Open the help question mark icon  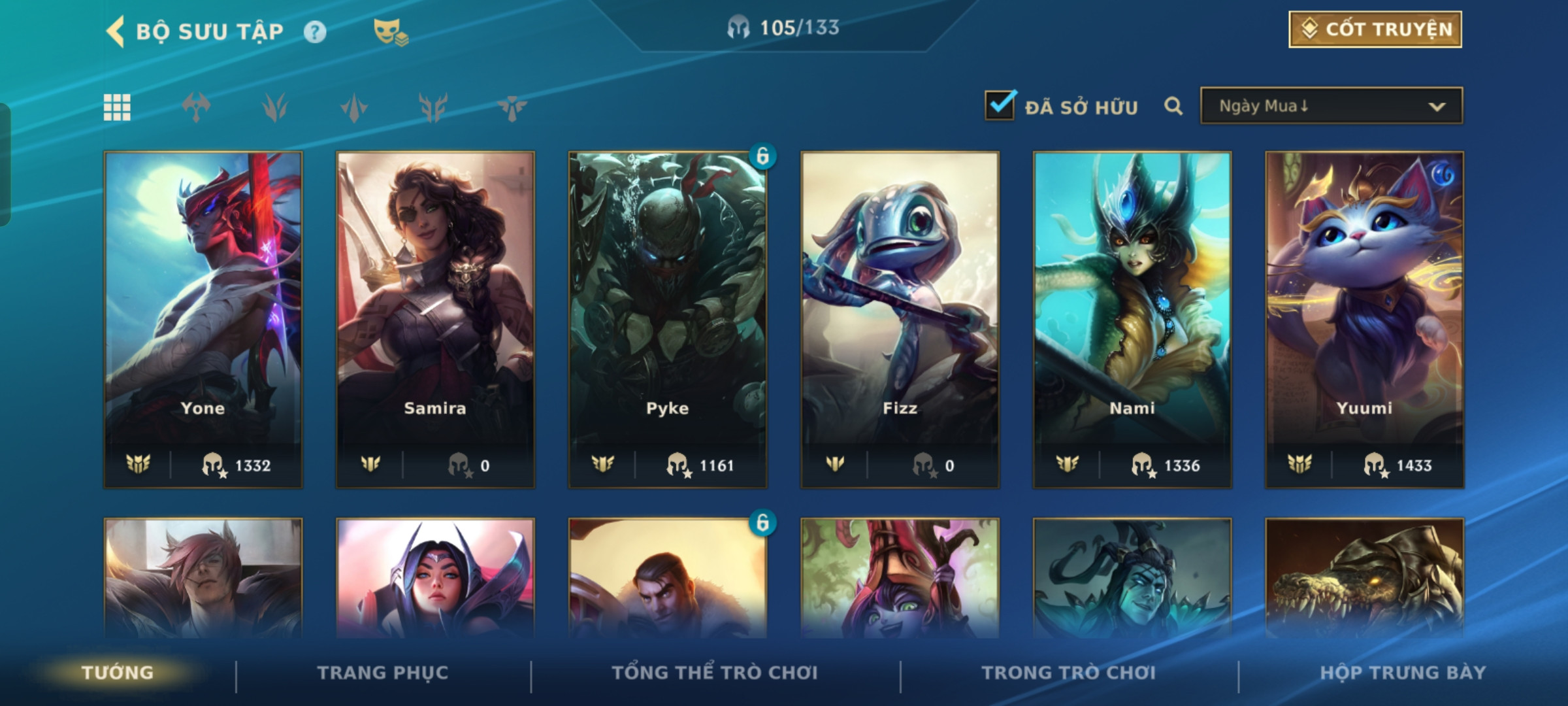click(315, 32)
